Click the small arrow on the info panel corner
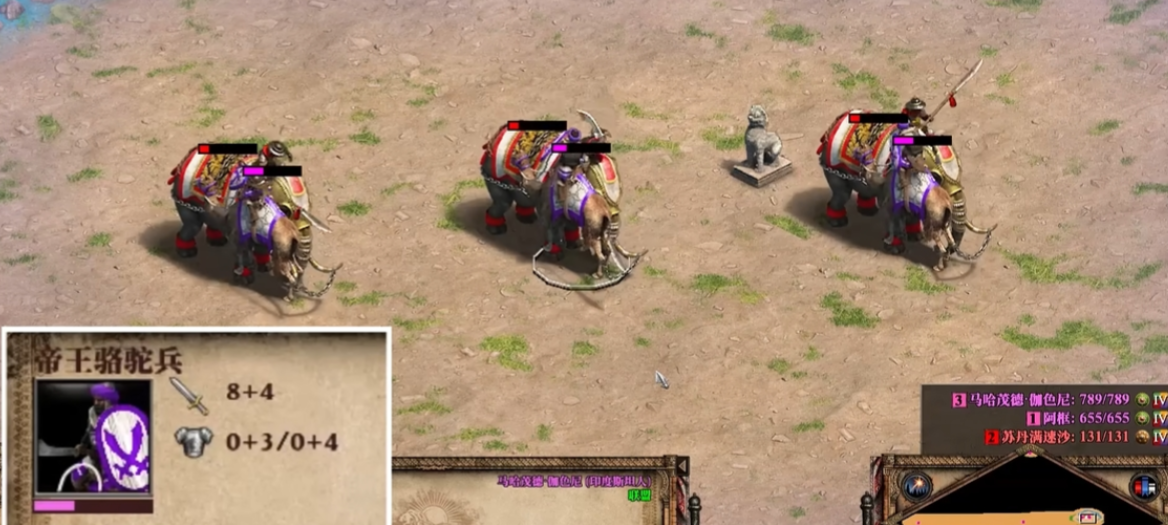 point(681,467)
